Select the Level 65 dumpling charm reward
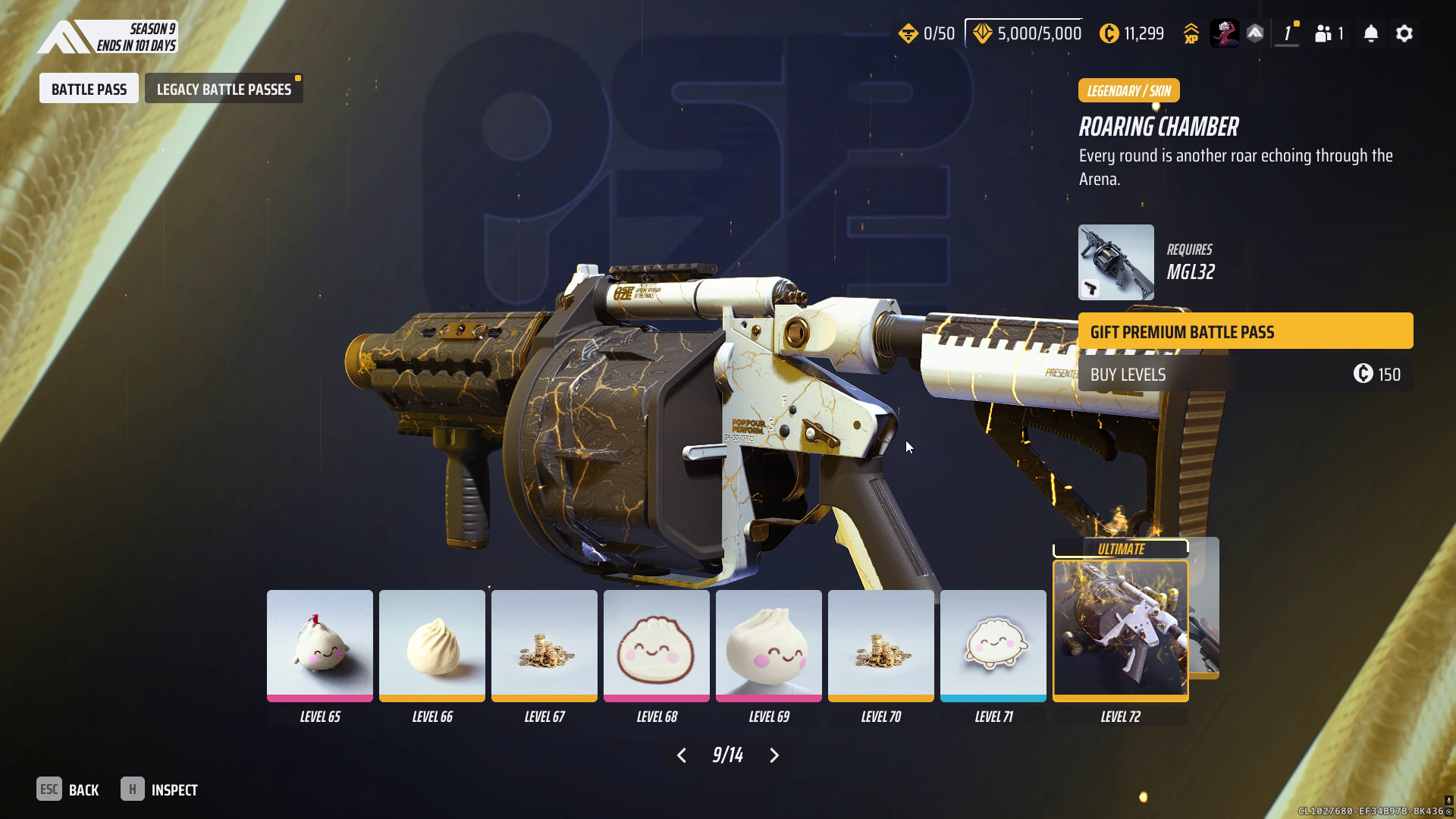Viewport: 1456px width, 819px height. coord(319,645)
